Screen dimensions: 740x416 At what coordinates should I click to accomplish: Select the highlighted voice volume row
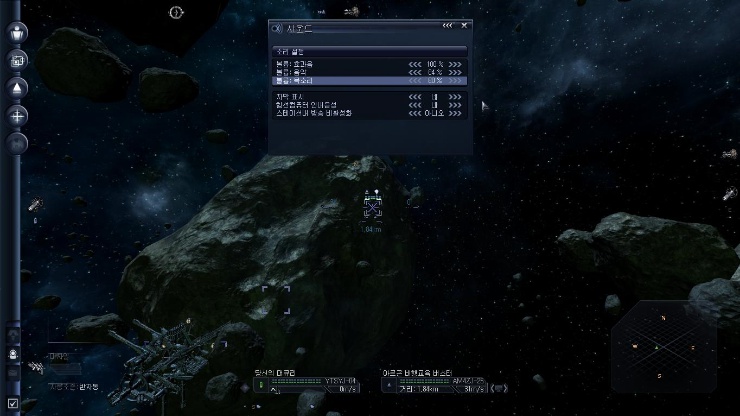330,80
